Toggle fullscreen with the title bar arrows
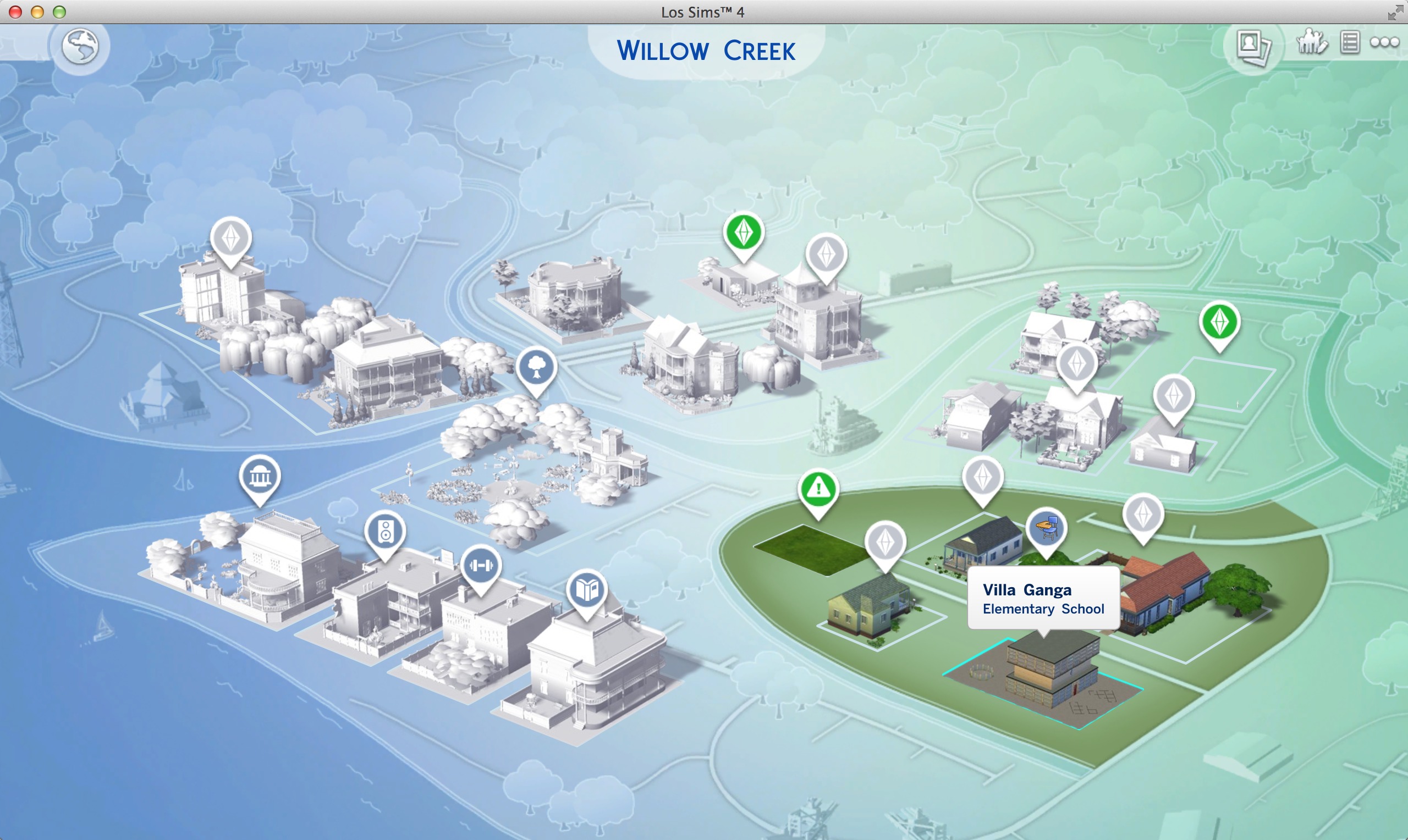The image size is (1408, 840). (1394, 12)
